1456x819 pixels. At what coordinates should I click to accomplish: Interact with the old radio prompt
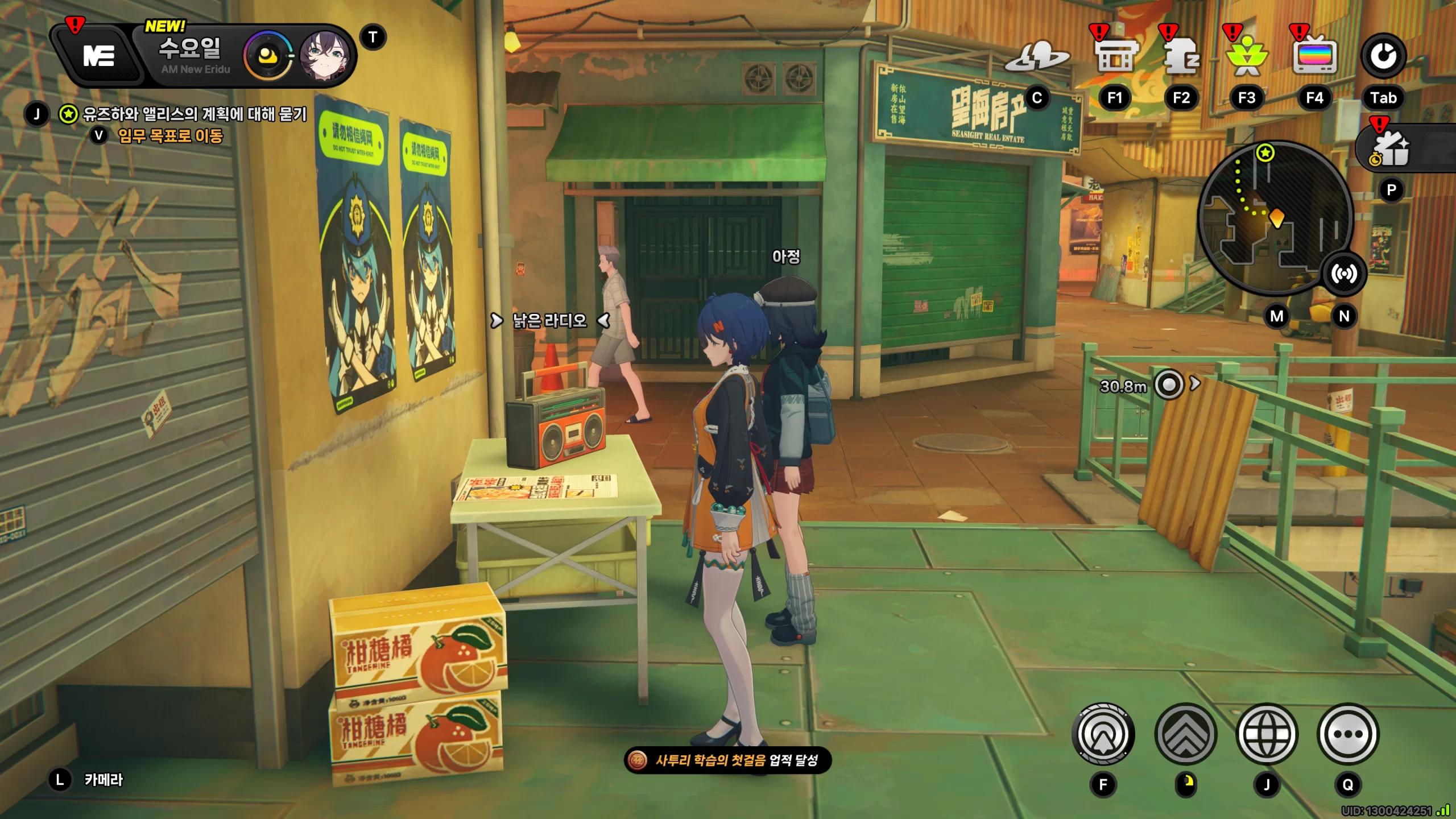tap(549, 321)
